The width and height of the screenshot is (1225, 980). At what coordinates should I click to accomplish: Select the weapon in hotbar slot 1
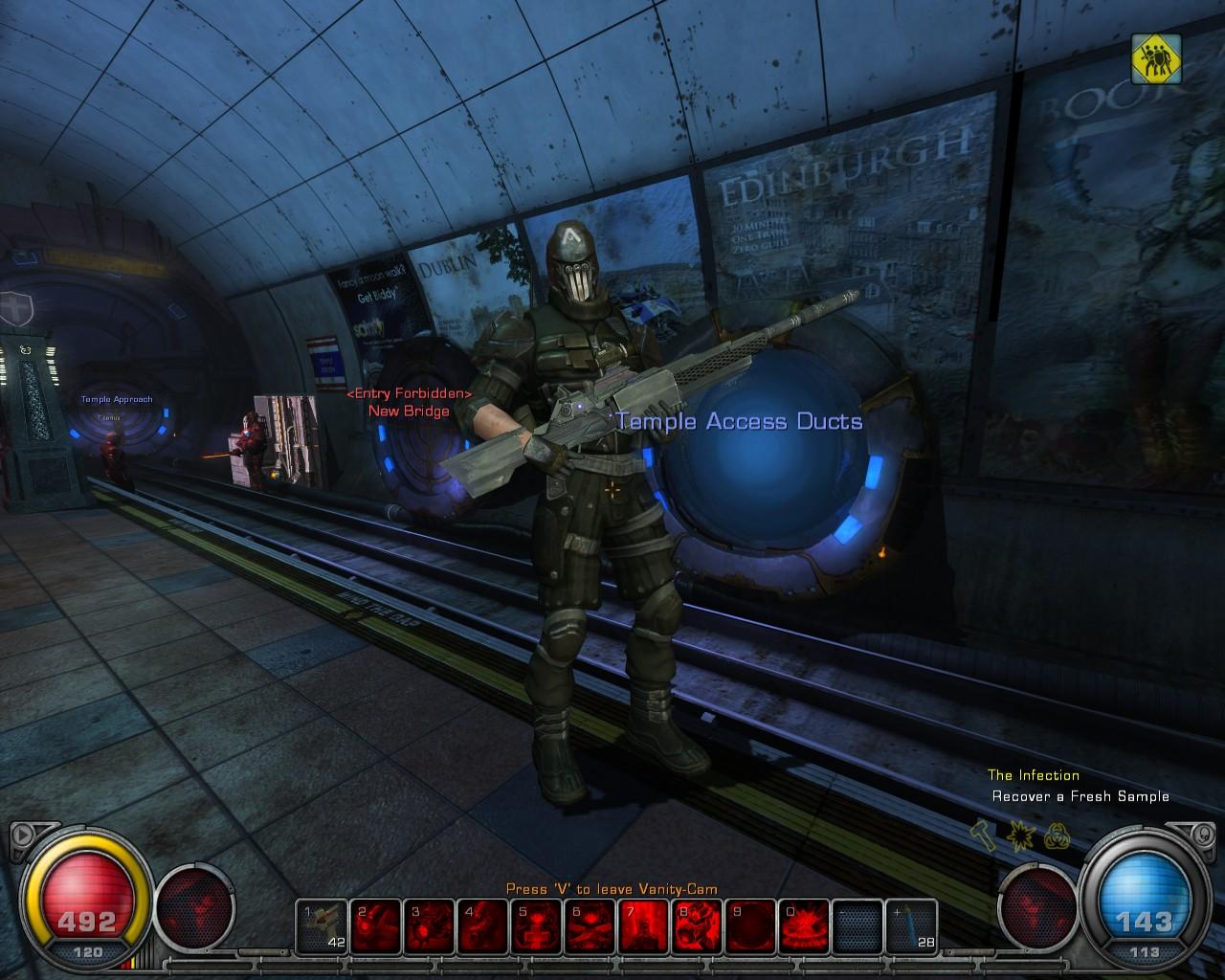[322, 926]
